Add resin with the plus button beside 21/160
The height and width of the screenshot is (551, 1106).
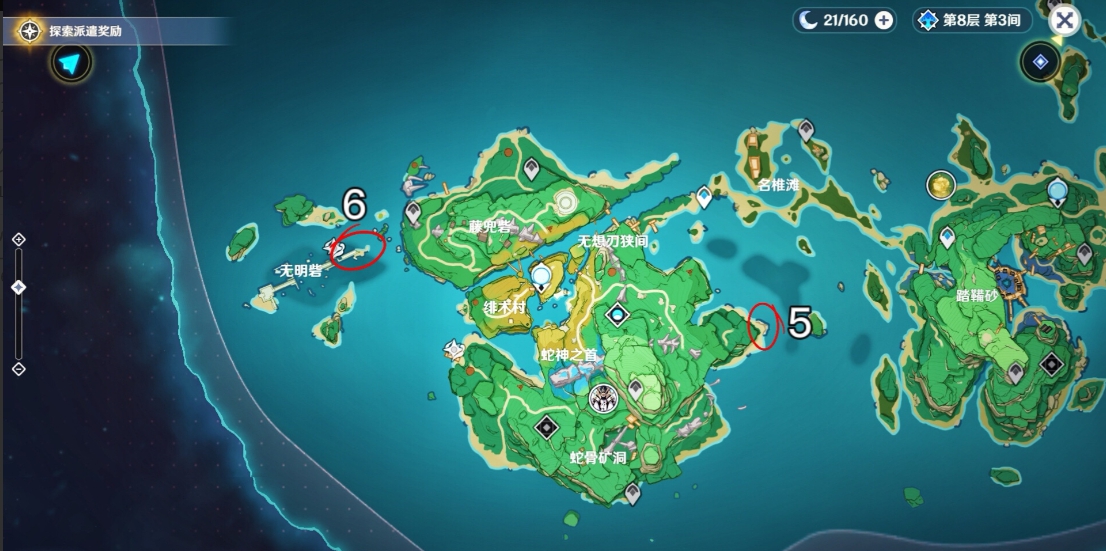pyautogui.click(x=884, y=20)
